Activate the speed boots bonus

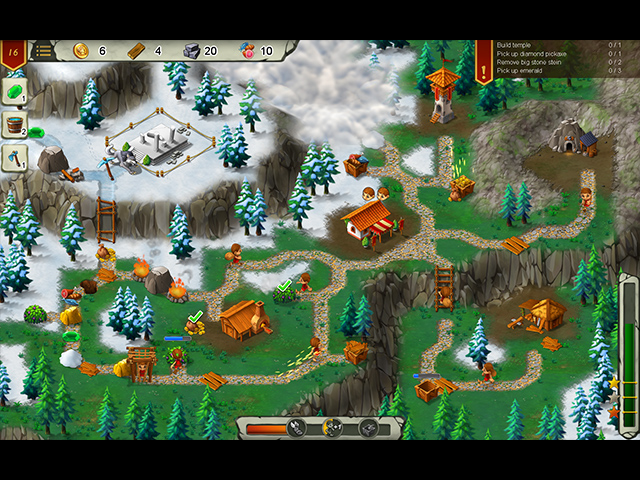[297, 428]
